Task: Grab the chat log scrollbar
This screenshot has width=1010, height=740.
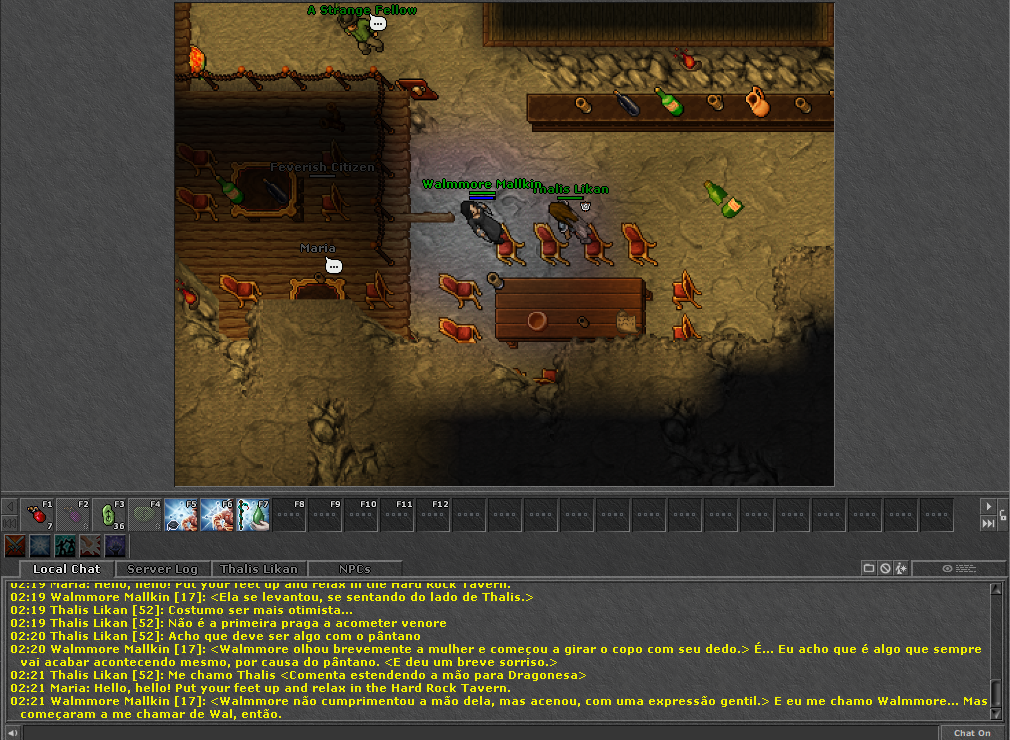Action: pos(995,692)
